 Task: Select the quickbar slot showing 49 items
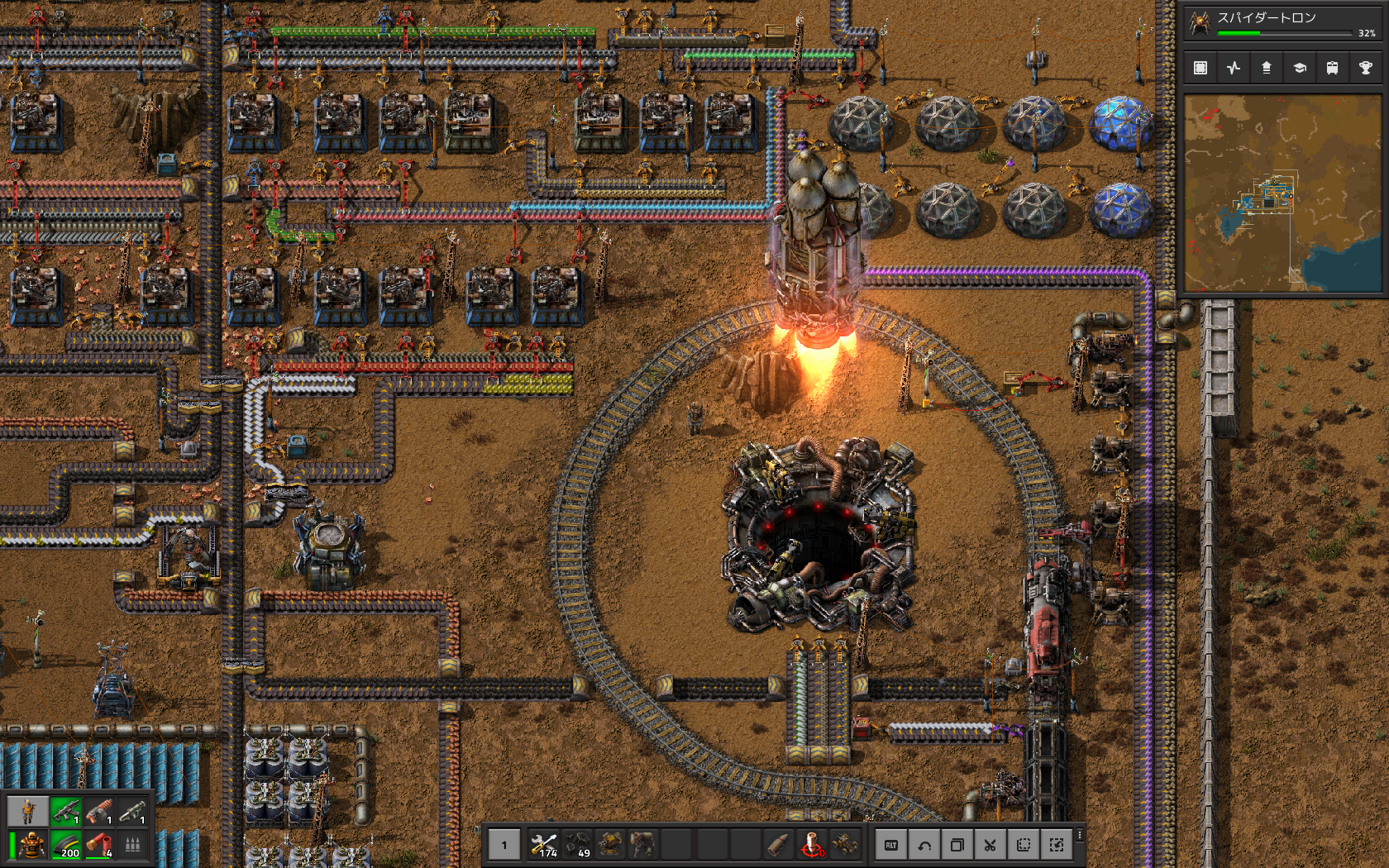tap(577, 844)
